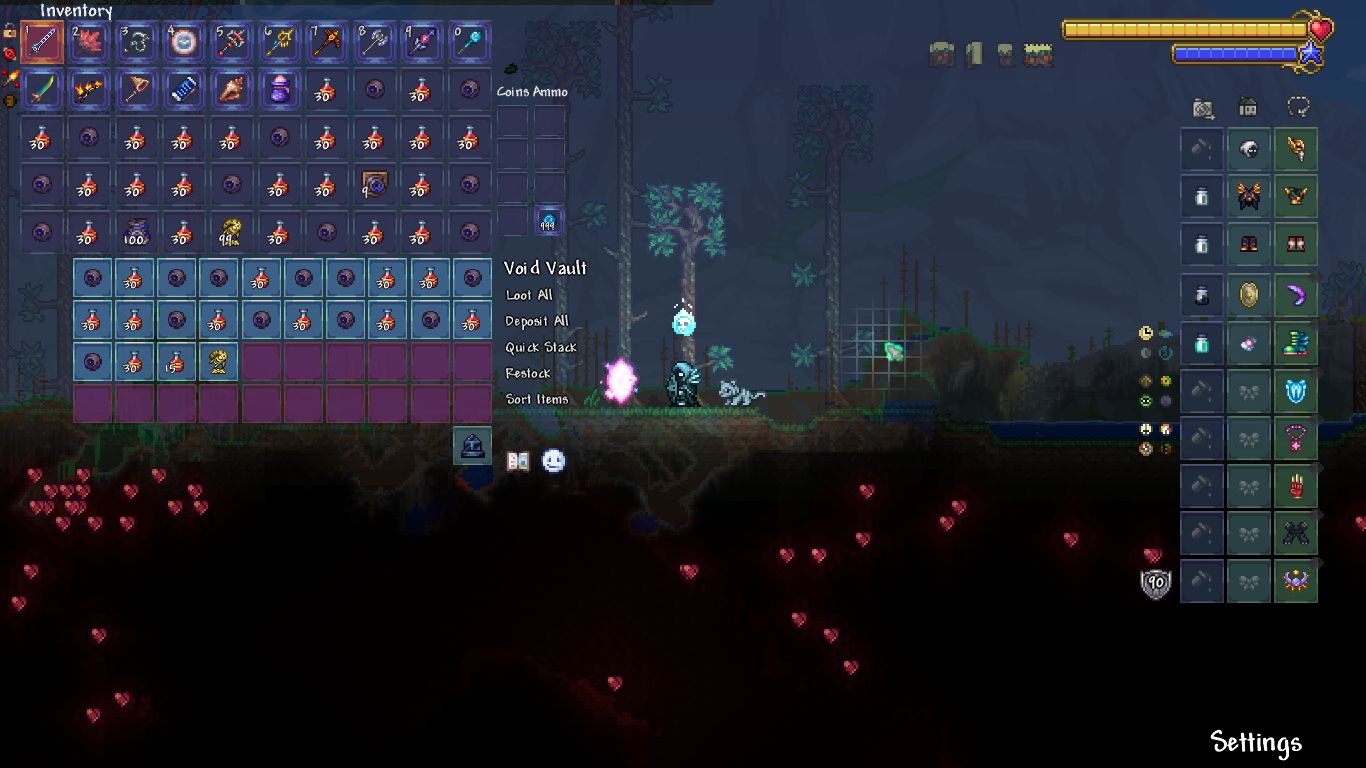Viewport: 1366px width, 768px height.
Task: Toggle the hotbar lock icon
Action: click(x=10, y=32)
